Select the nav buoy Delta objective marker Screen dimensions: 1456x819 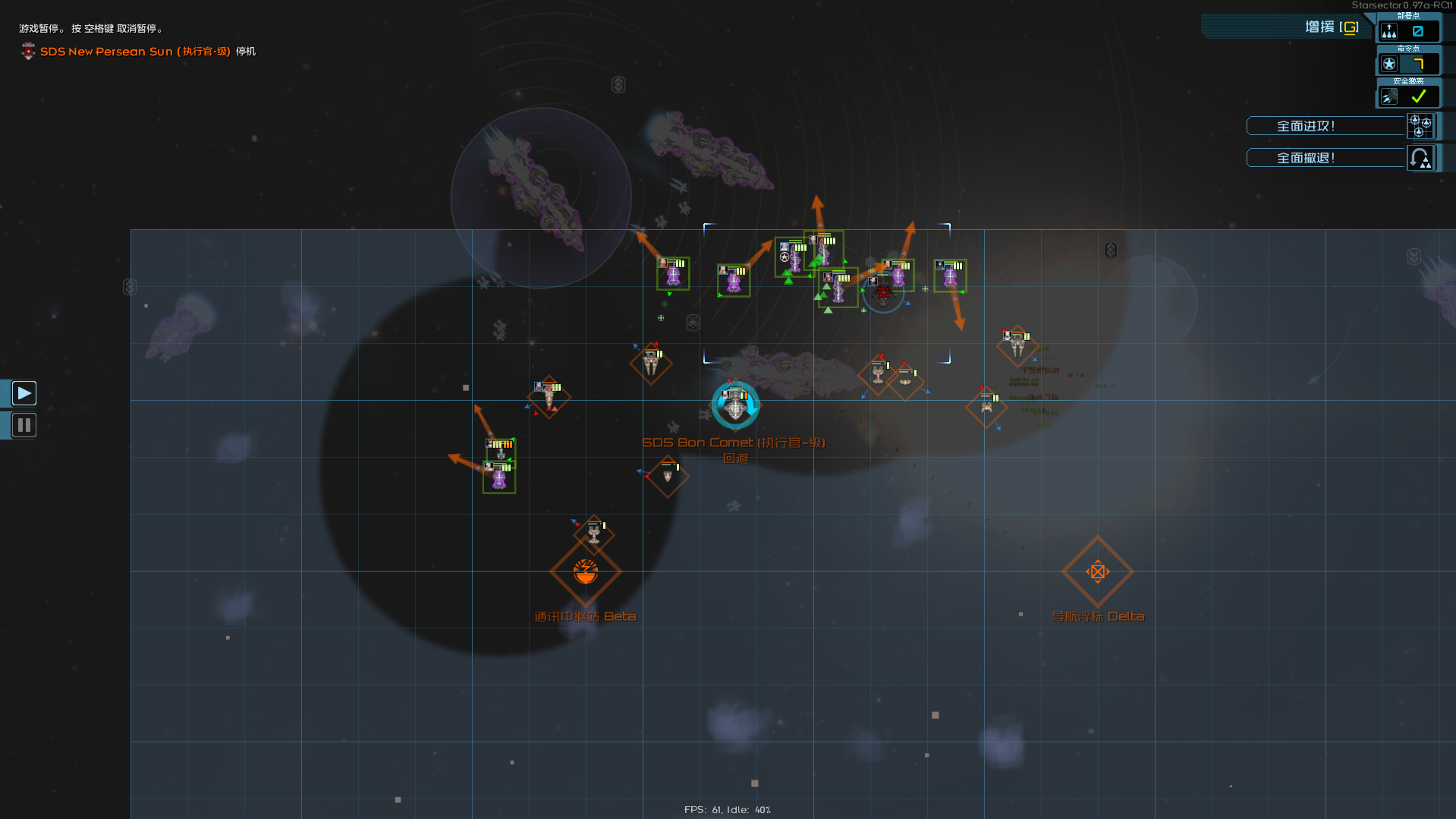click(1098, 572)
